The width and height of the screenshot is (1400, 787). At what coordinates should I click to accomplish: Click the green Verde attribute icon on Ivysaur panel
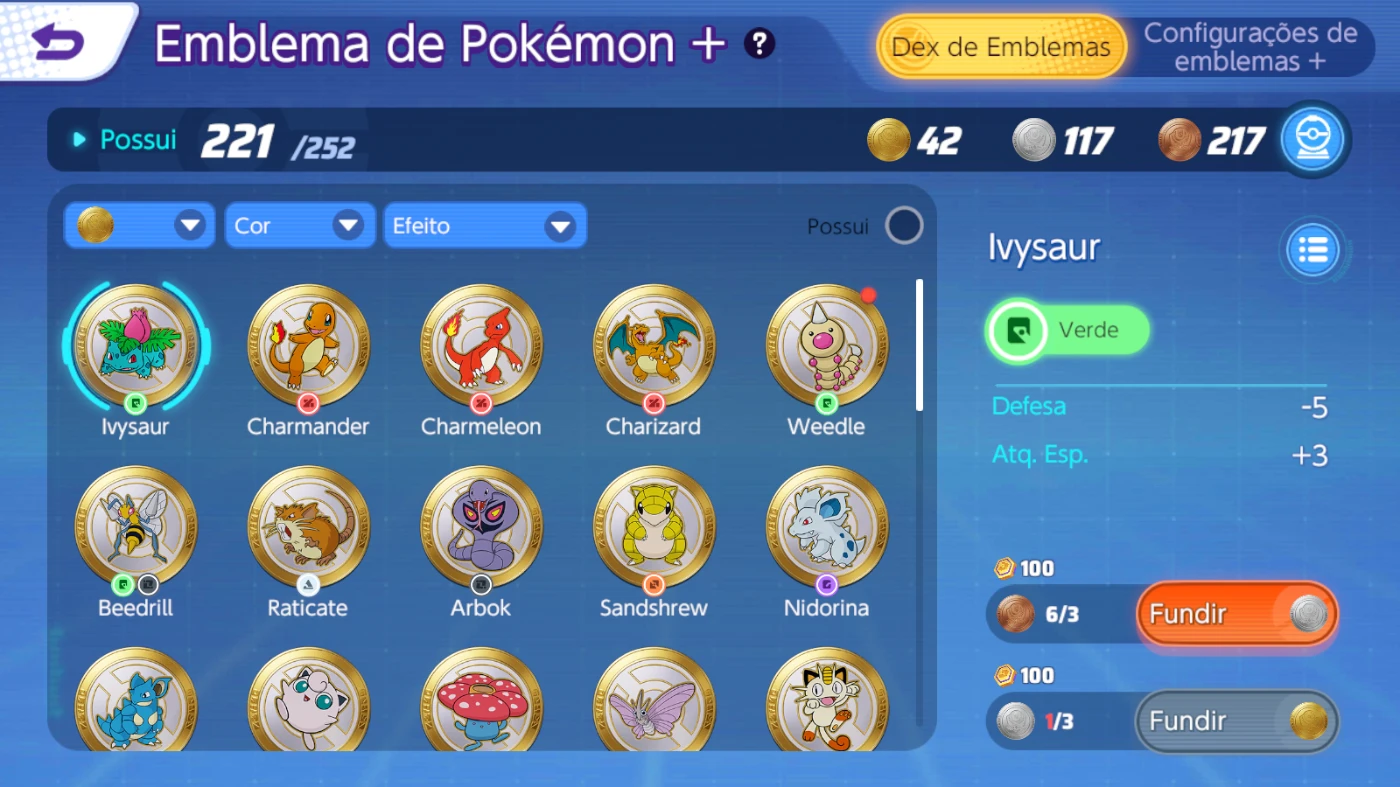point(1016,330)
